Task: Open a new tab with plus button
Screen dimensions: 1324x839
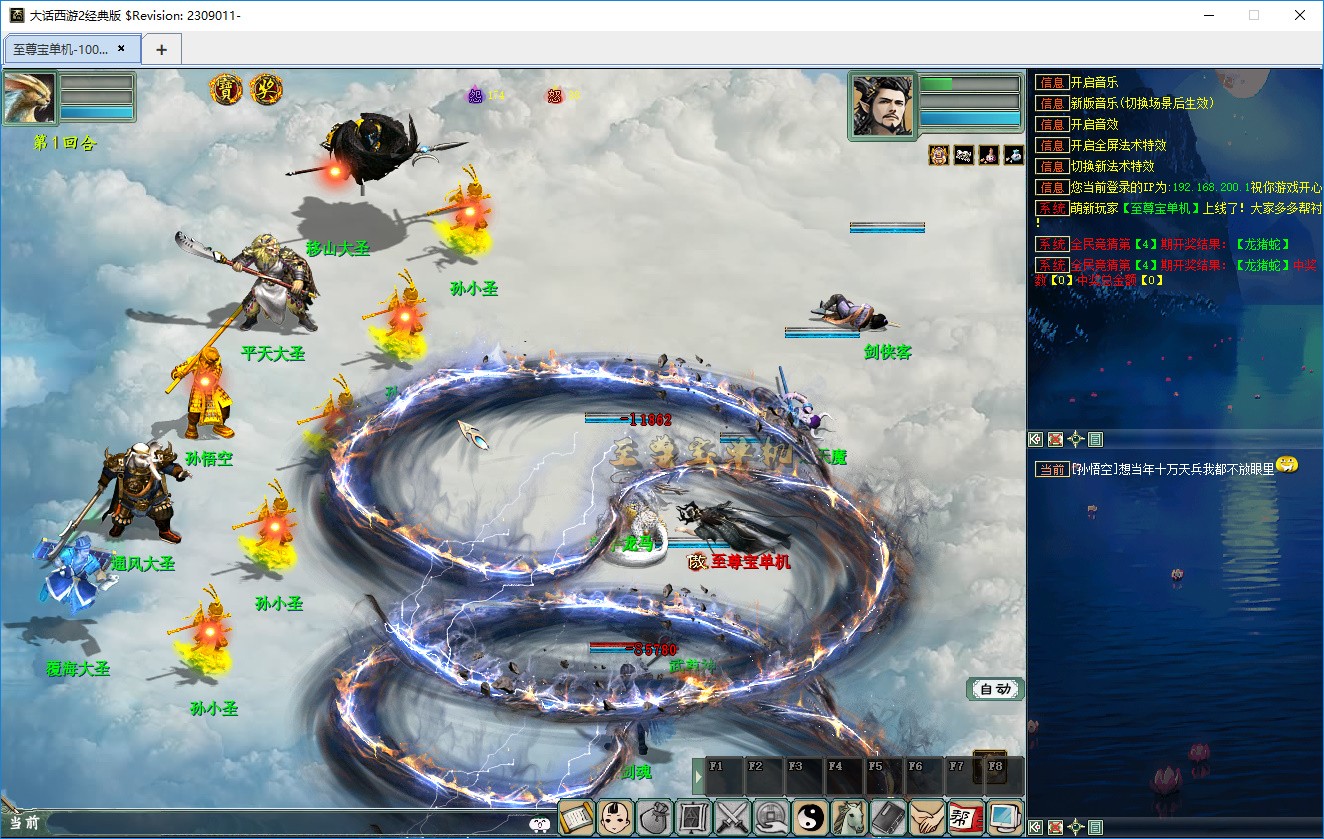Action: coord(161,49)
